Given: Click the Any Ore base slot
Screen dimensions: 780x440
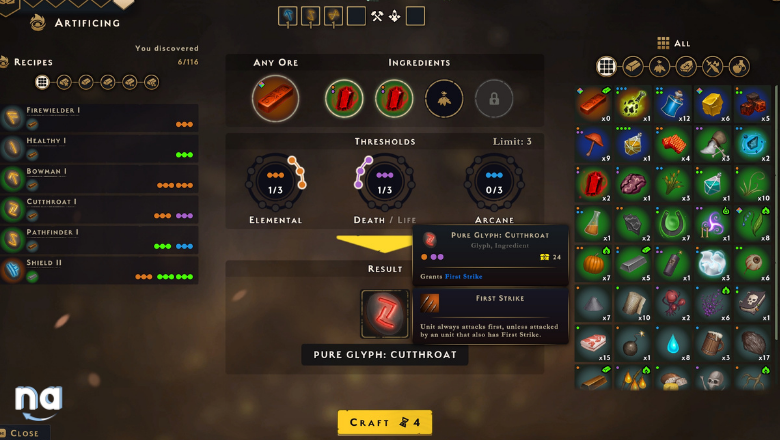Looking at the screenshot, I should [275, 98].
